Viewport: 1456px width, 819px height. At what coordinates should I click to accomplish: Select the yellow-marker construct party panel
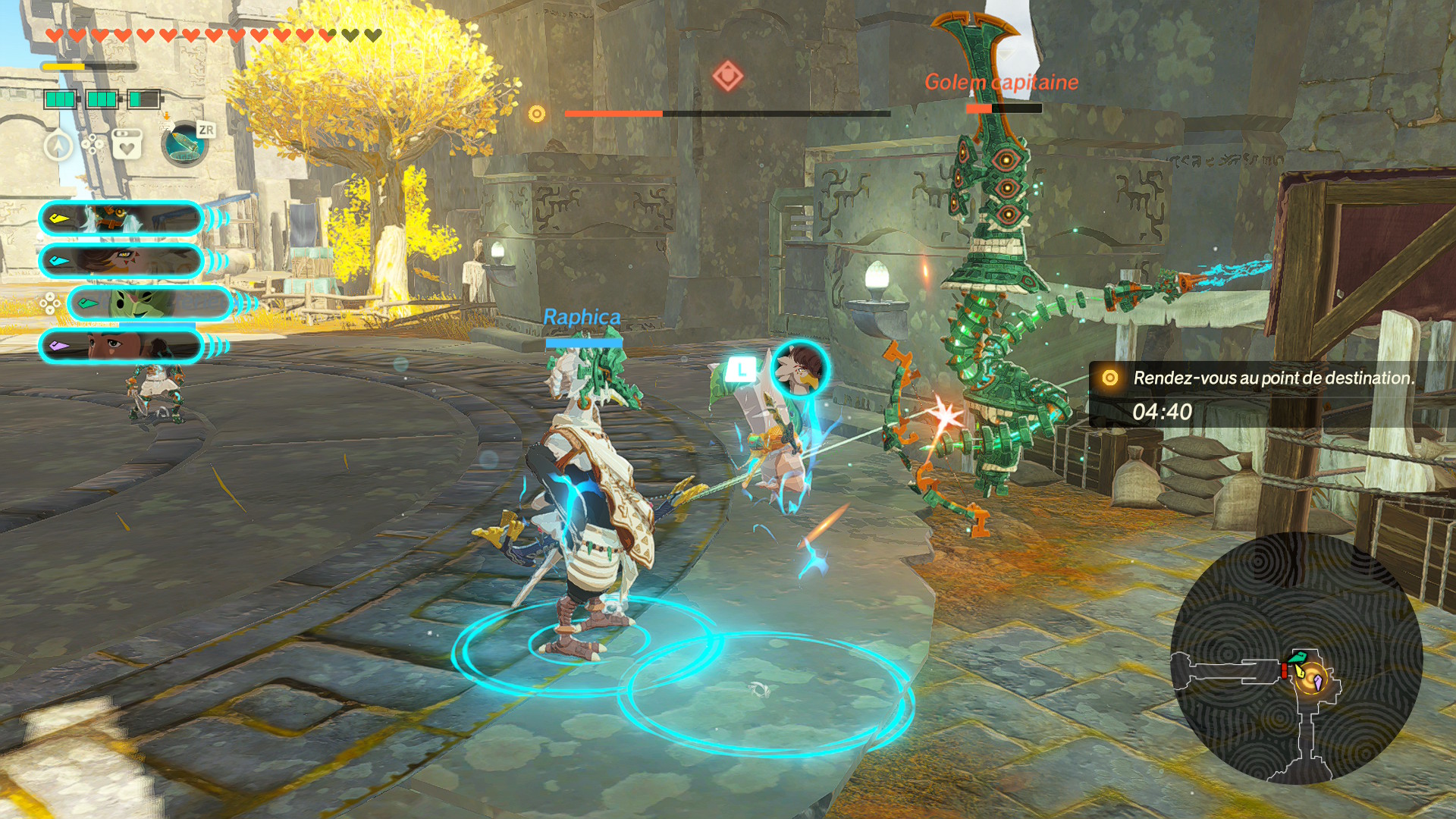[x=121, y=219]
